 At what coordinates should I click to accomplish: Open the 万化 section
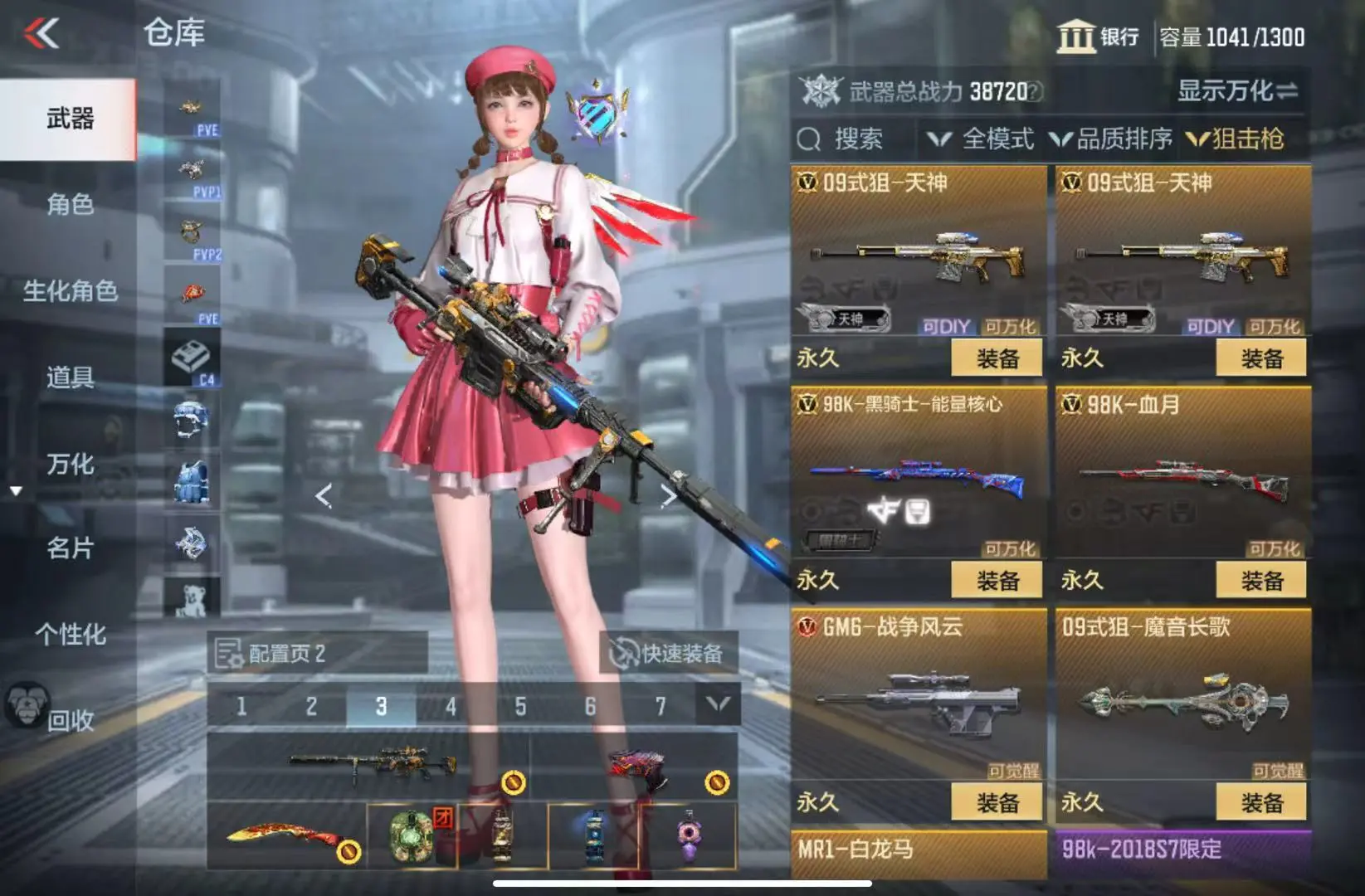(70, 464)
